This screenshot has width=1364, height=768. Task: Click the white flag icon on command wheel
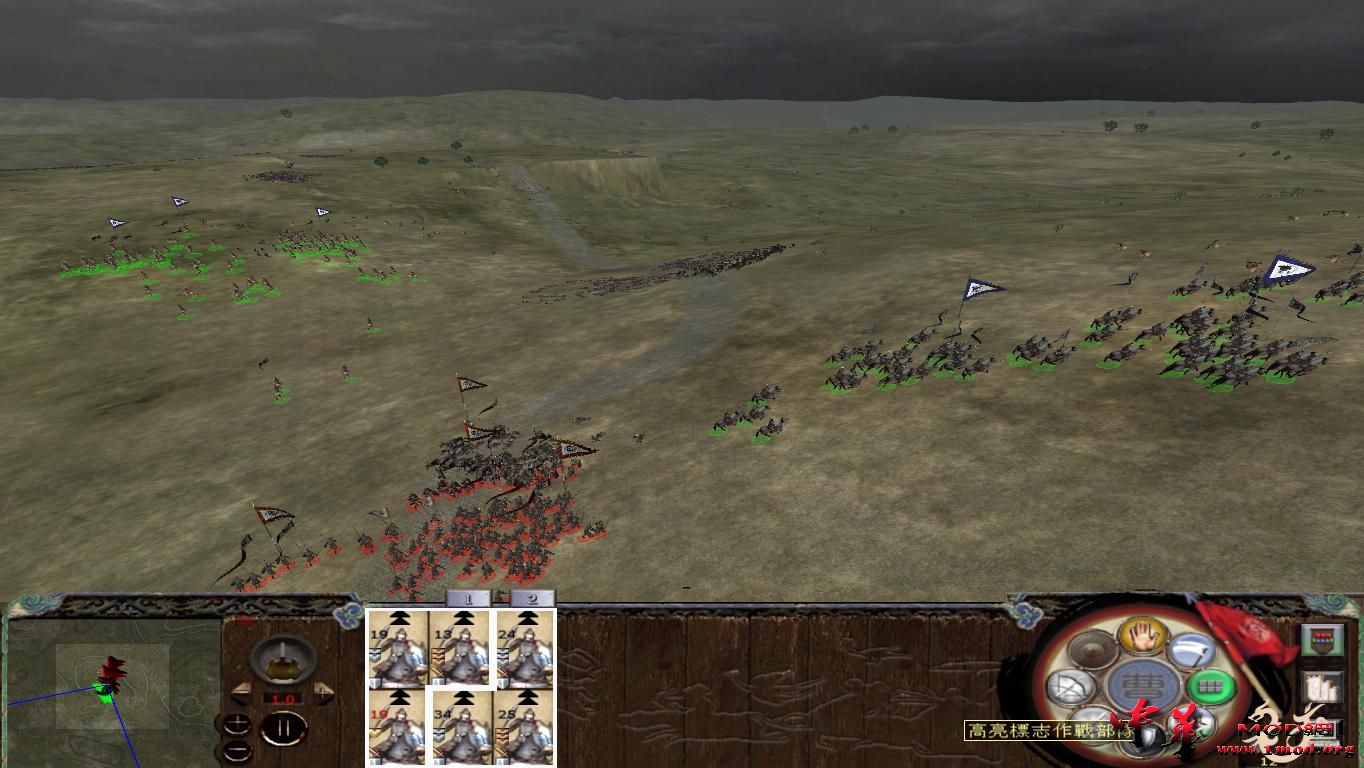click(x=1192, y=650)
